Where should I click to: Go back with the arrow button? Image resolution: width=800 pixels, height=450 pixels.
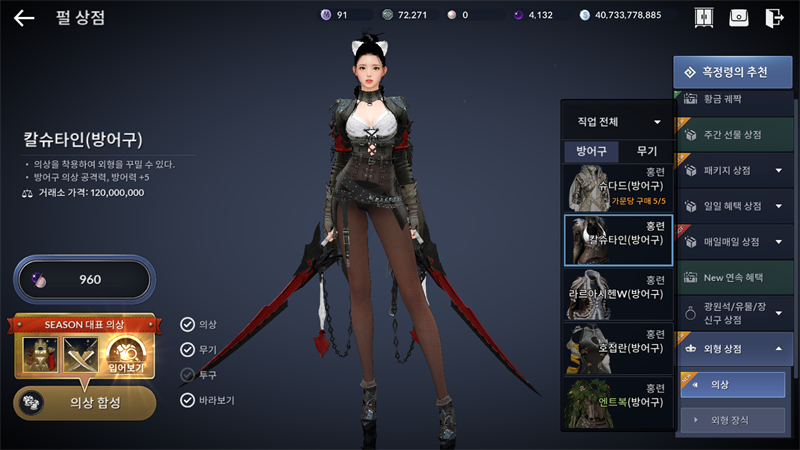(24, 17)
